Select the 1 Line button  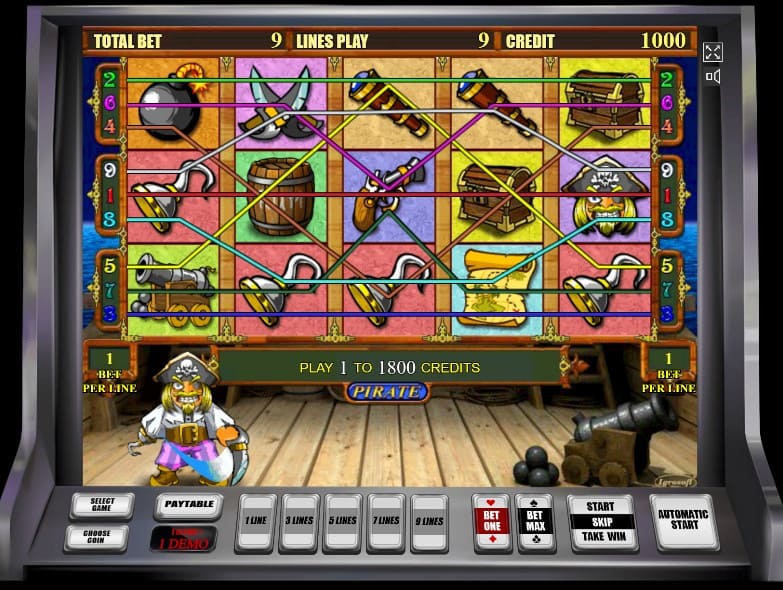(x=255, y=521)
